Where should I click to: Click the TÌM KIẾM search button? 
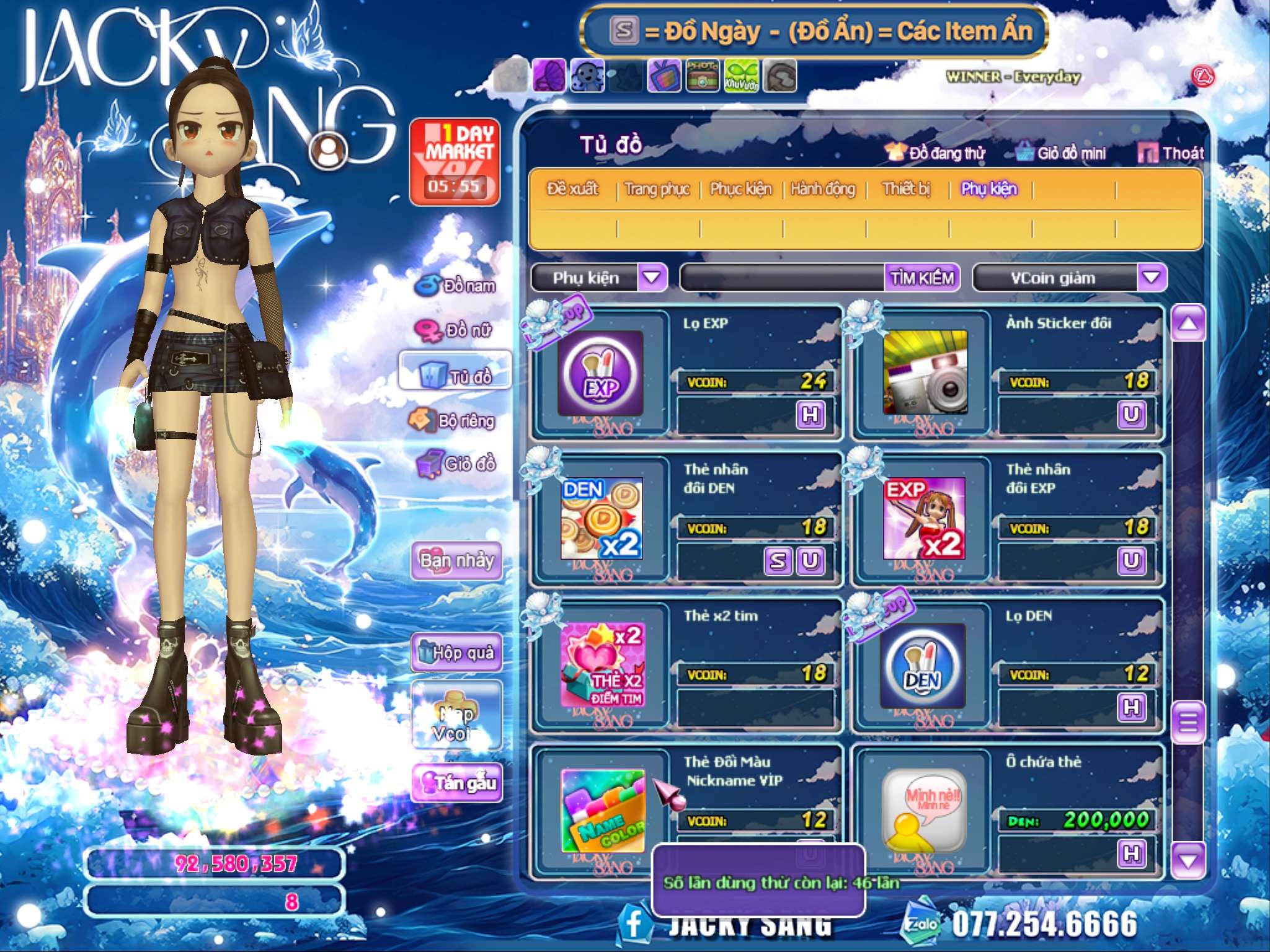pyautogui.click(x=921, y=278)
